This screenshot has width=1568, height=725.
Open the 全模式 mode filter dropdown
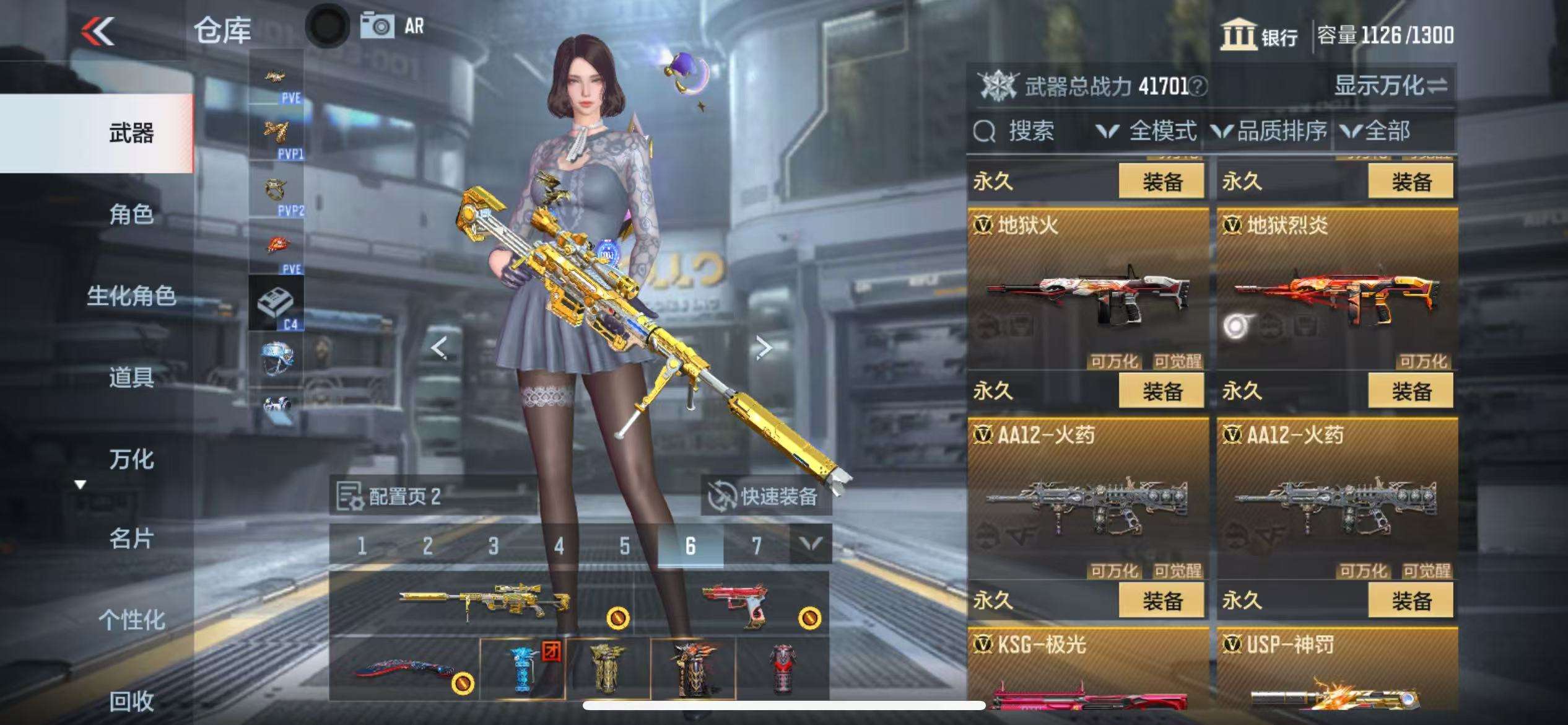pyautogui.click(x=1146, y=131)
